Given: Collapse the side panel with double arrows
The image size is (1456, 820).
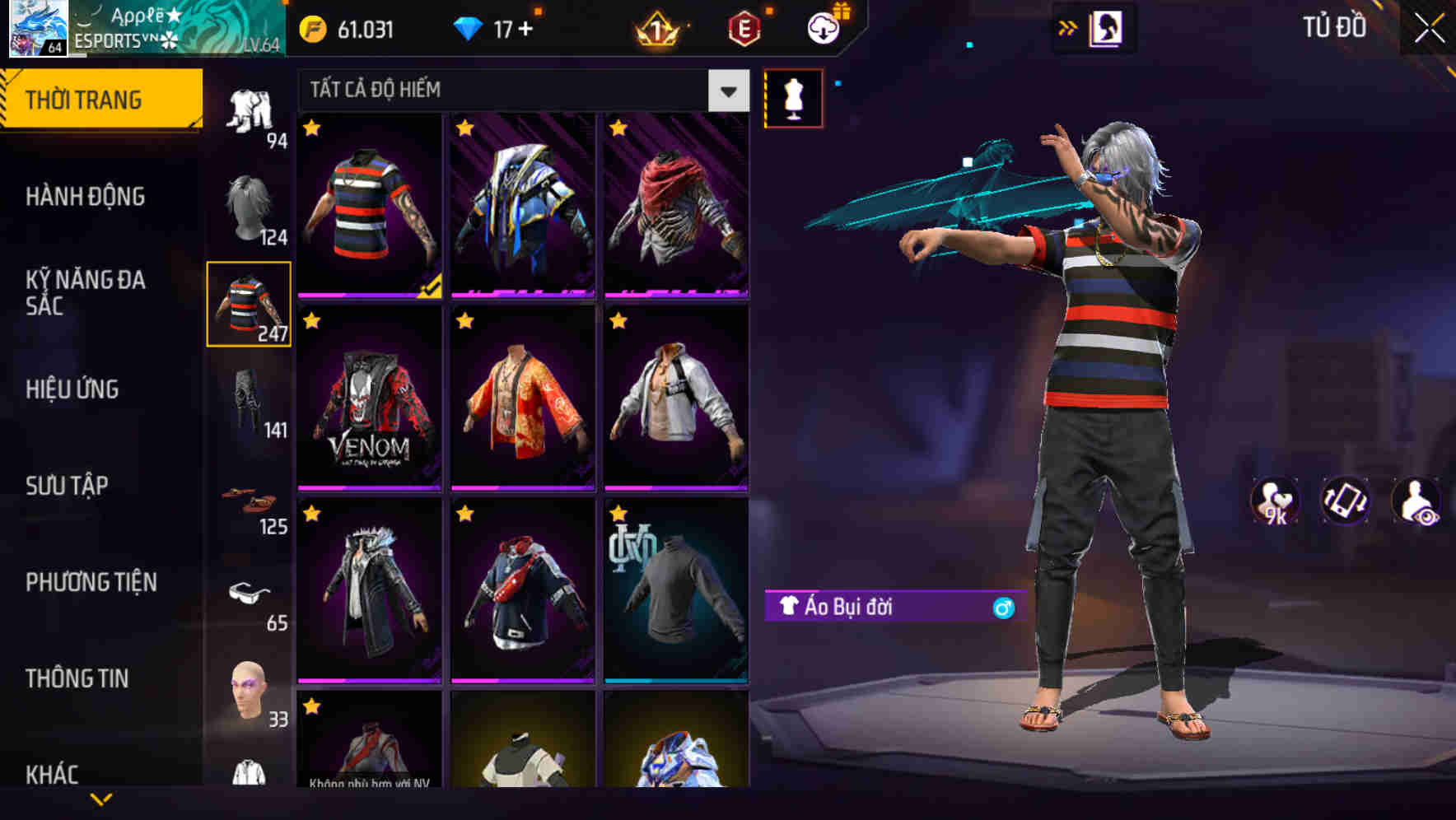Looking at the screenshot, I should tap(1068, 27).
